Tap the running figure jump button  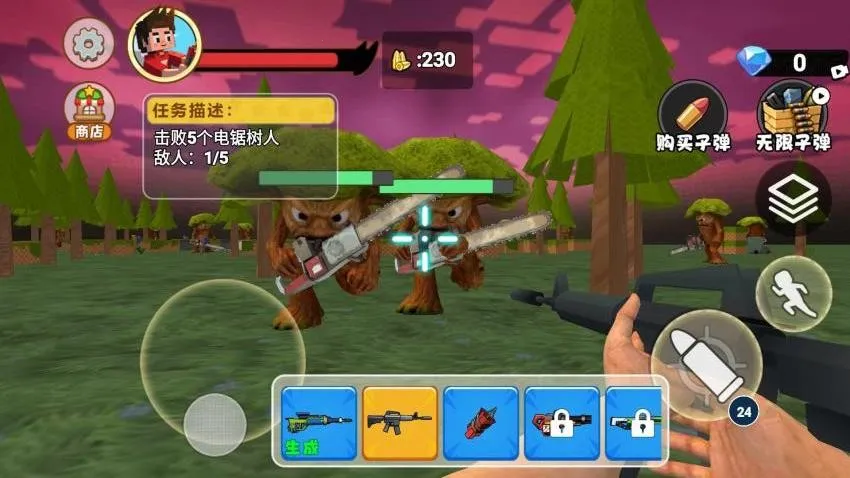coord(793,292)
